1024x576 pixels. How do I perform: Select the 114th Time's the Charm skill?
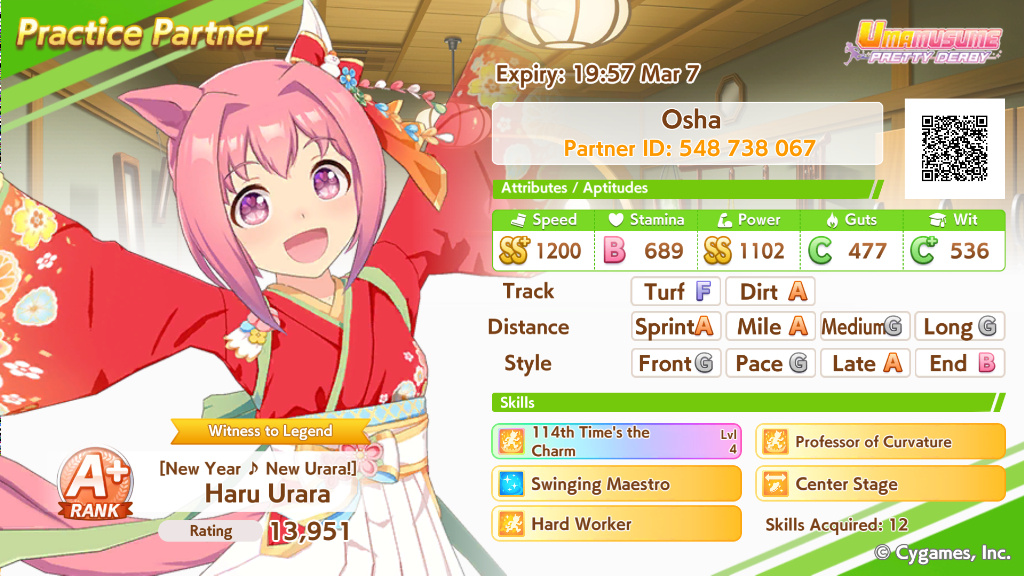pos(616,441)
